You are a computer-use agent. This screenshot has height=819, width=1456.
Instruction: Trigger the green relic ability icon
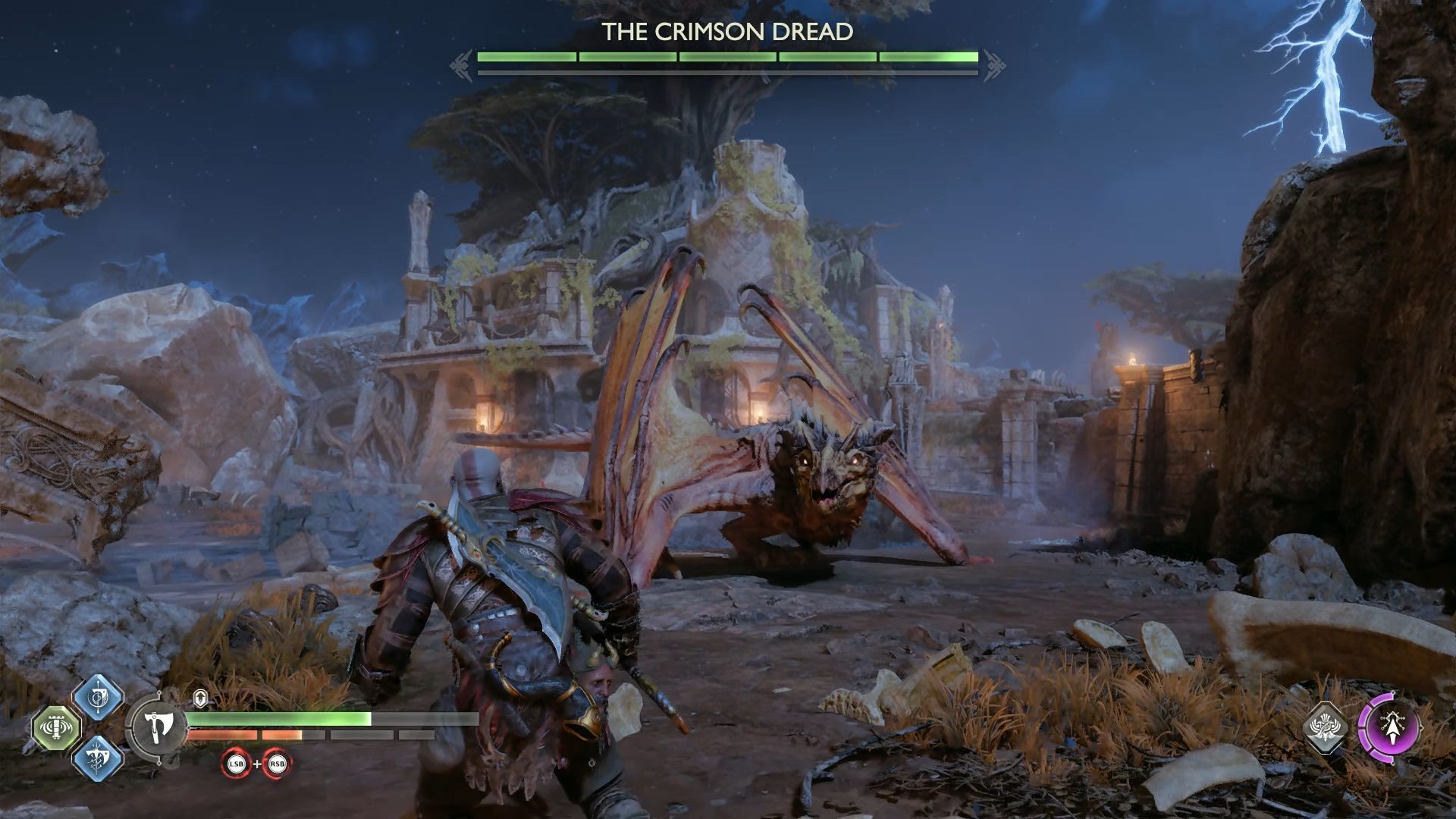coord(57,729)
